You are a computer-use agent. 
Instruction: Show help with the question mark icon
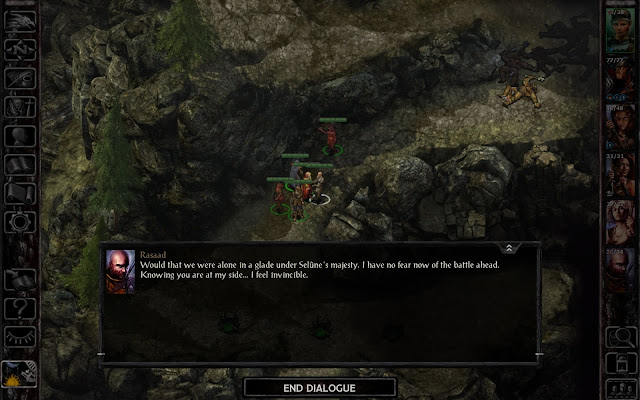[20, 307]
